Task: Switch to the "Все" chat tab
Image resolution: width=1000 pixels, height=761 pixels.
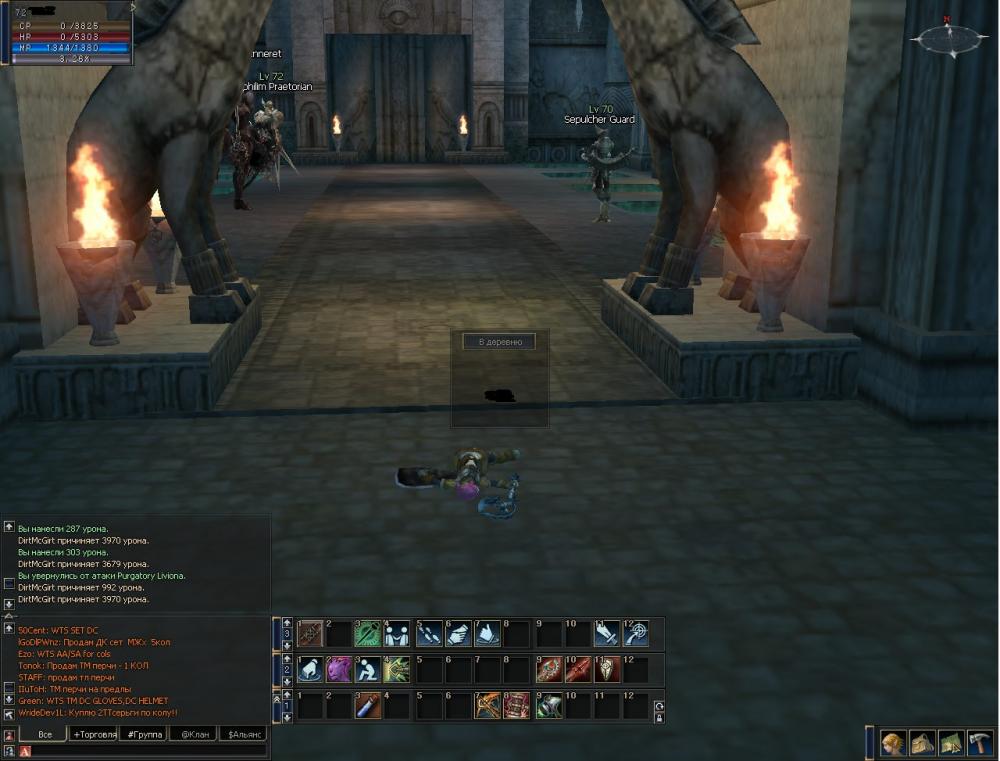Action: (x=43, y=734)
